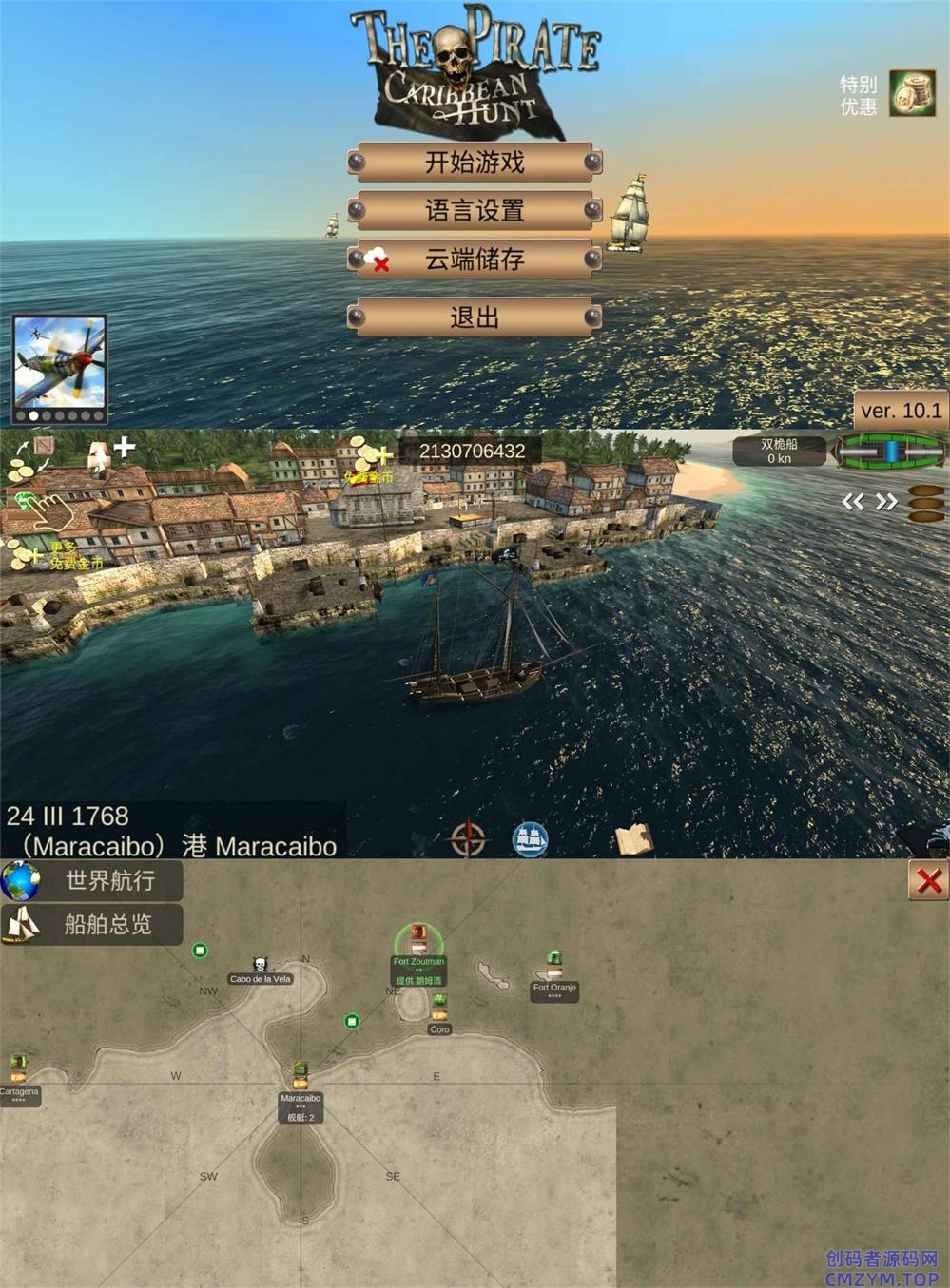Open the captain's logbook icon
Viewport: 950px width, 1288px height.
(633, 839)
